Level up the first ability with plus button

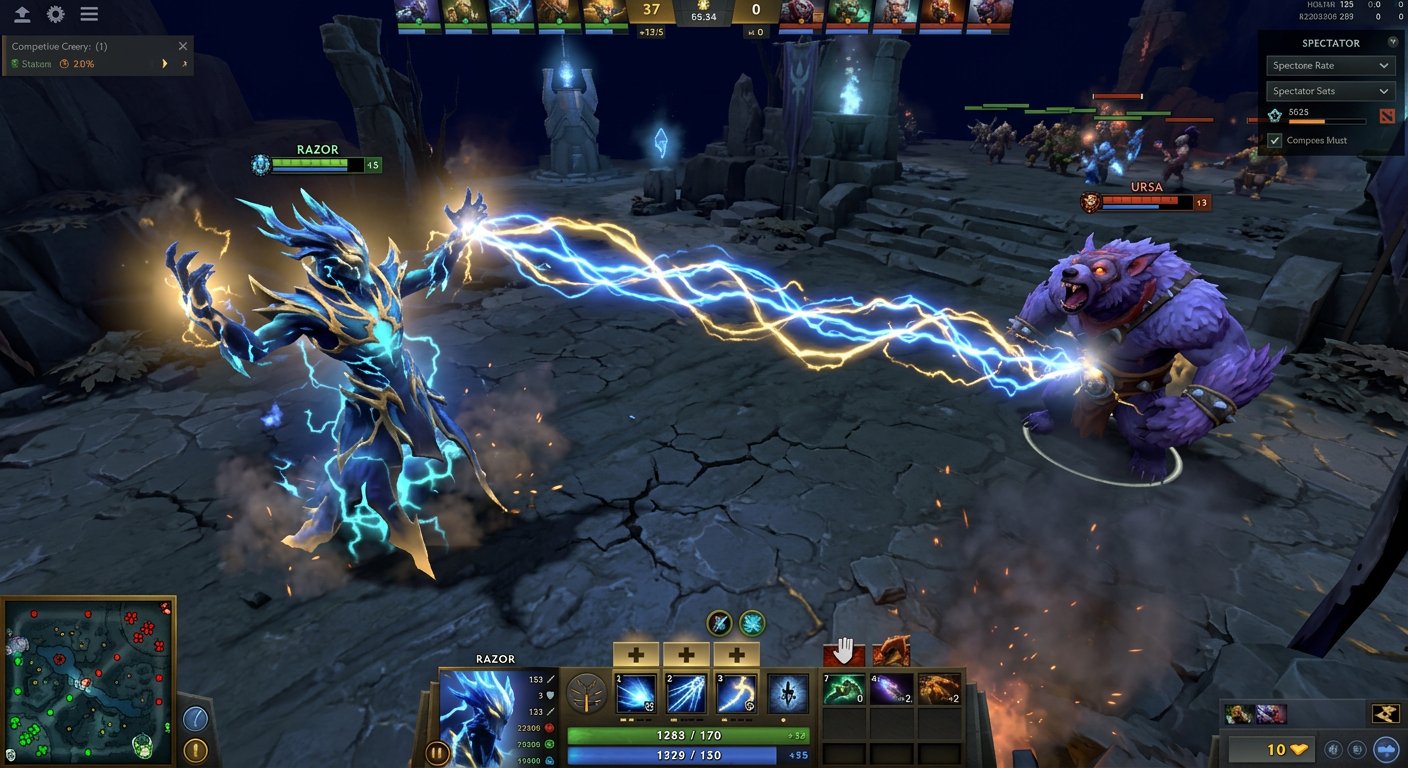tap(635, 653)
